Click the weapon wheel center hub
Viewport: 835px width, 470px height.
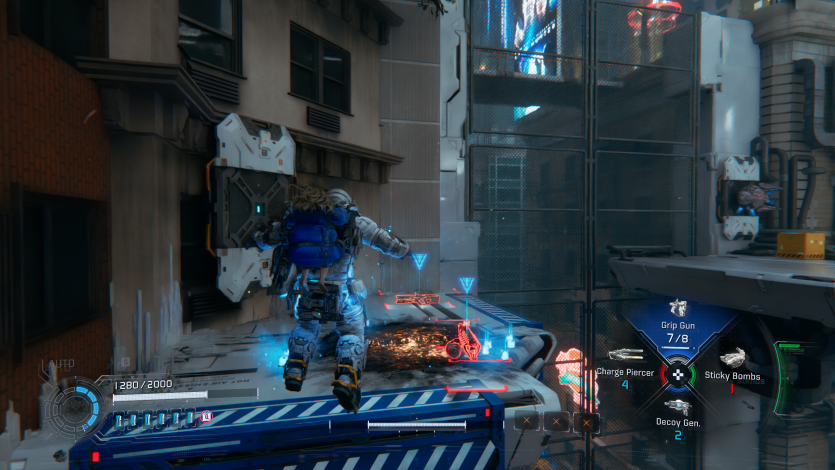(x=678, y=374)
